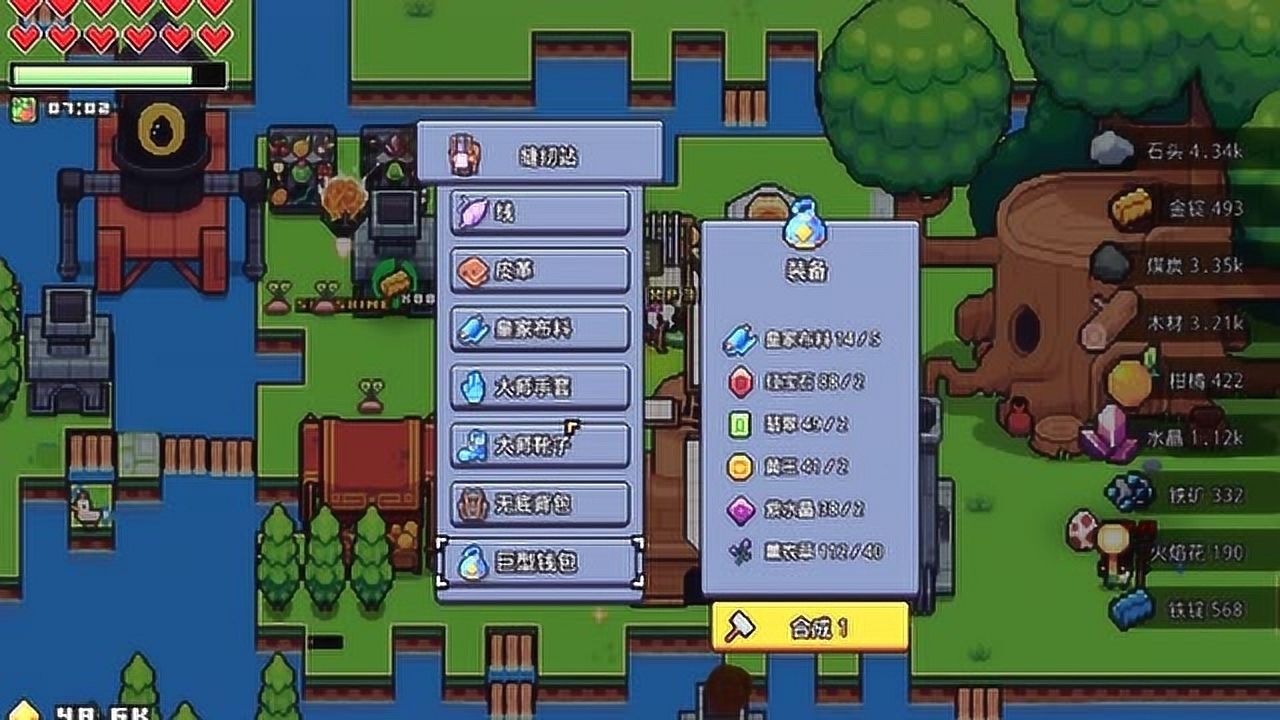1280x720 pixels.
Task: Choose the 大师靴子 master boots recipe
Action: [540, 445]
